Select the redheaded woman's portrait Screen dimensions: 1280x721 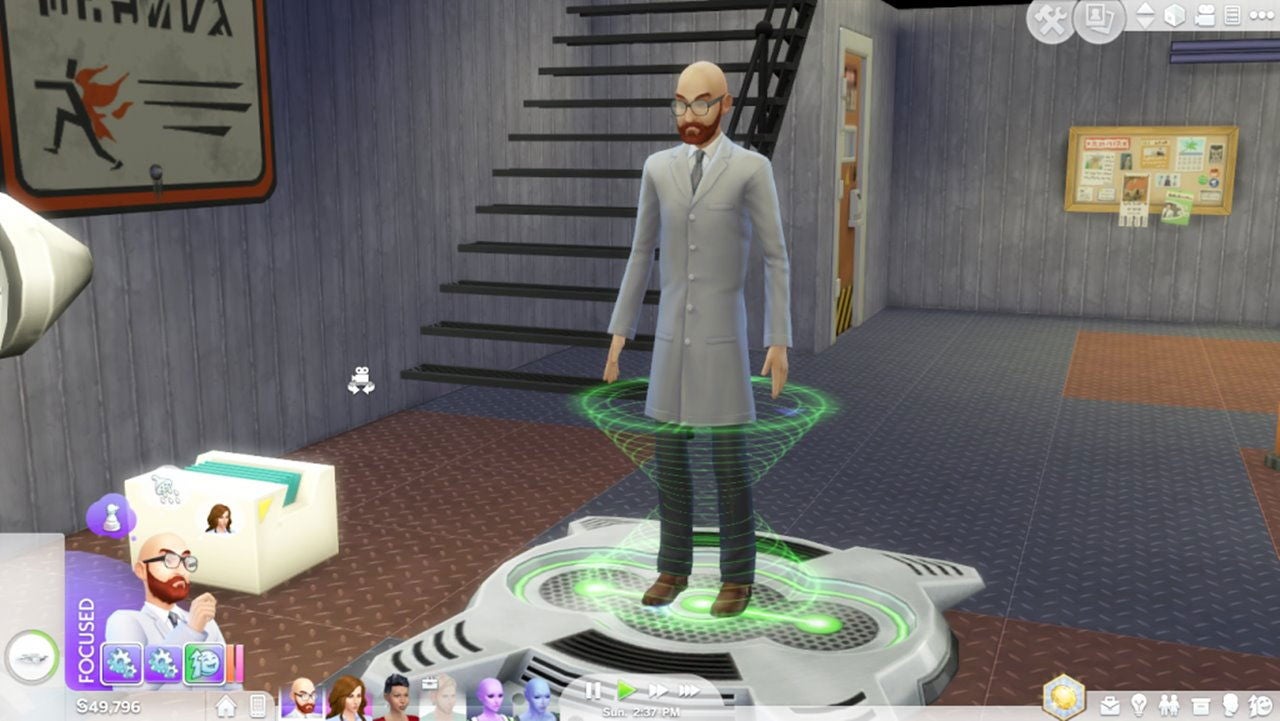pyautogui.click(x=348, y=700)
